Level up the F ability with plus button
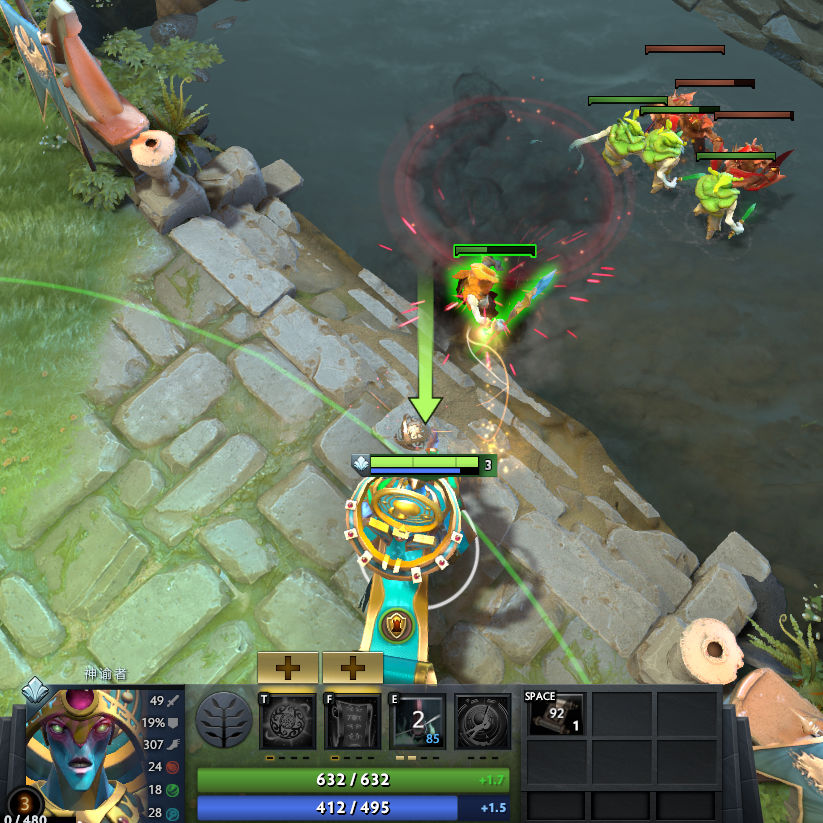 click(353, 667)
